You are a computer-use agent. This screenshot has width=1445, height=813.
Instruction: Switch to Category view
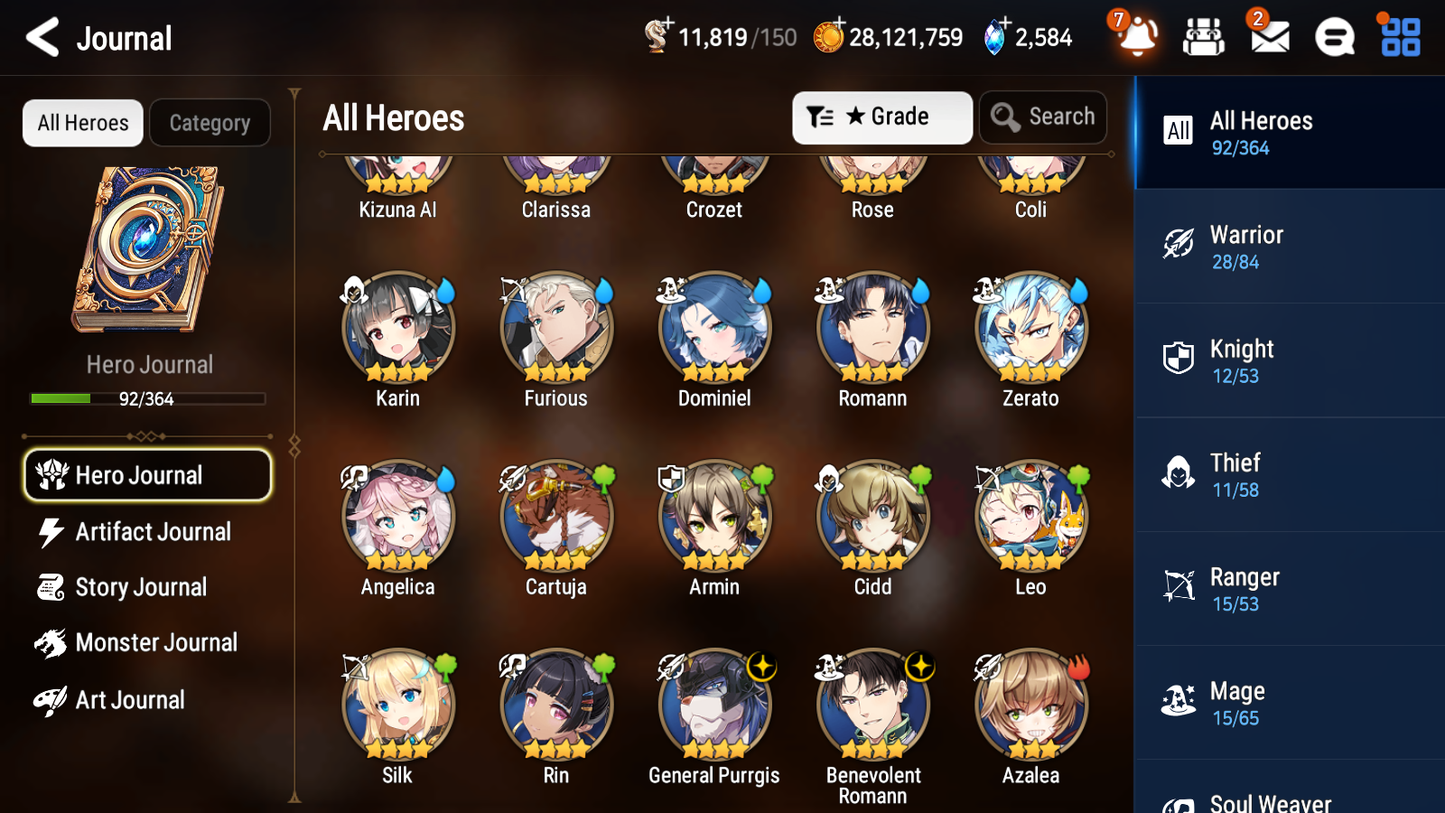point(210,122)
